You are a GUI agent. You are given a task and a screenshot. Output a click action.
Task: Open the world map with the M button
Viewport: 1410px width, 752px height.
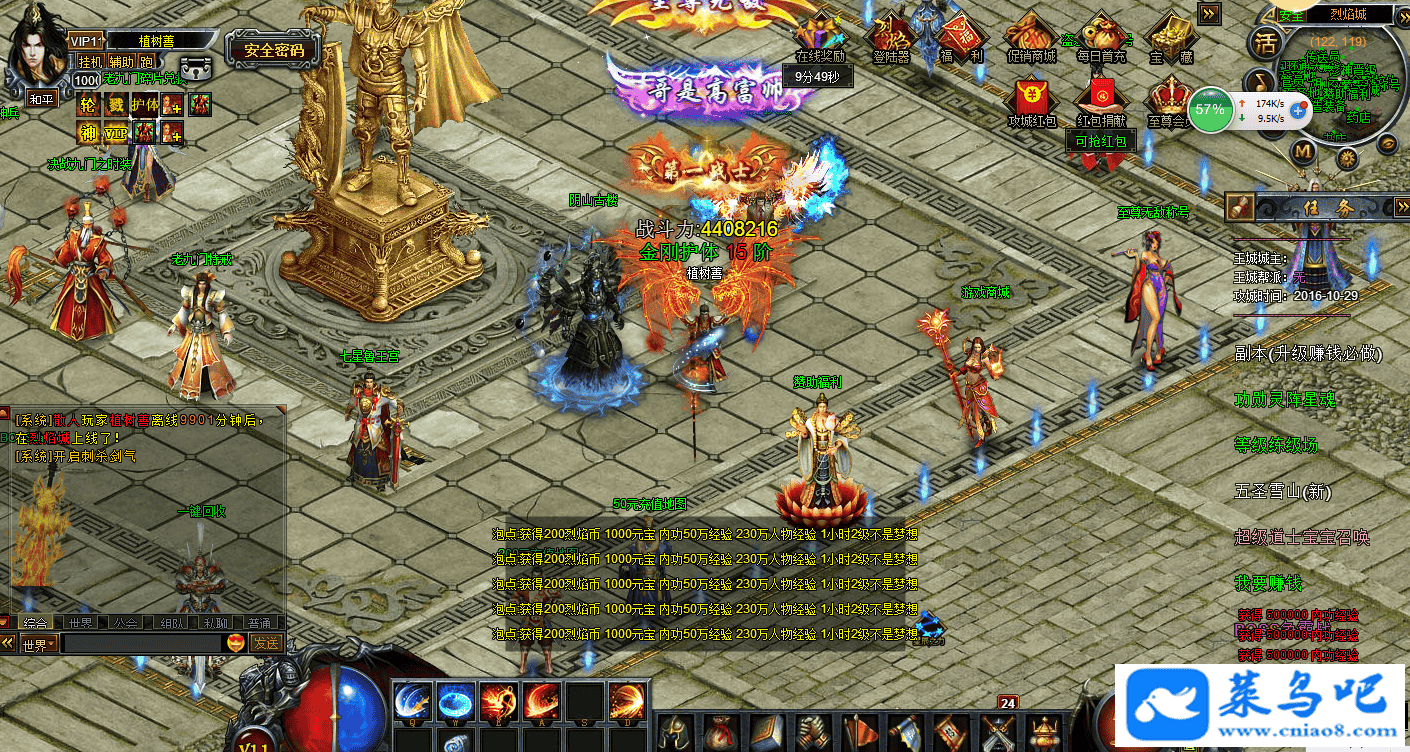coord(1302,152)
